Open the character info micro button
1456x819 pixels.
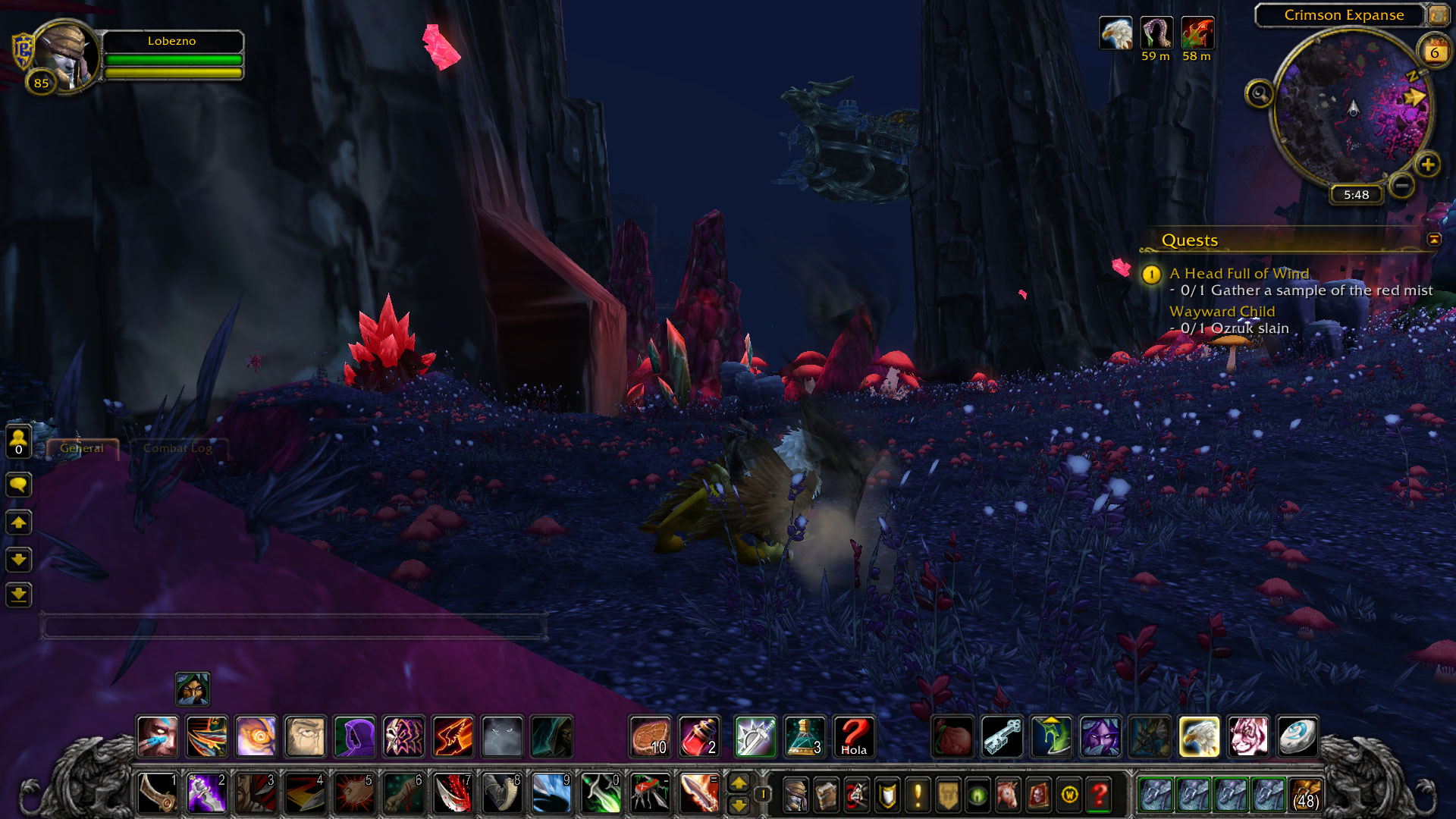click(795, 795)
